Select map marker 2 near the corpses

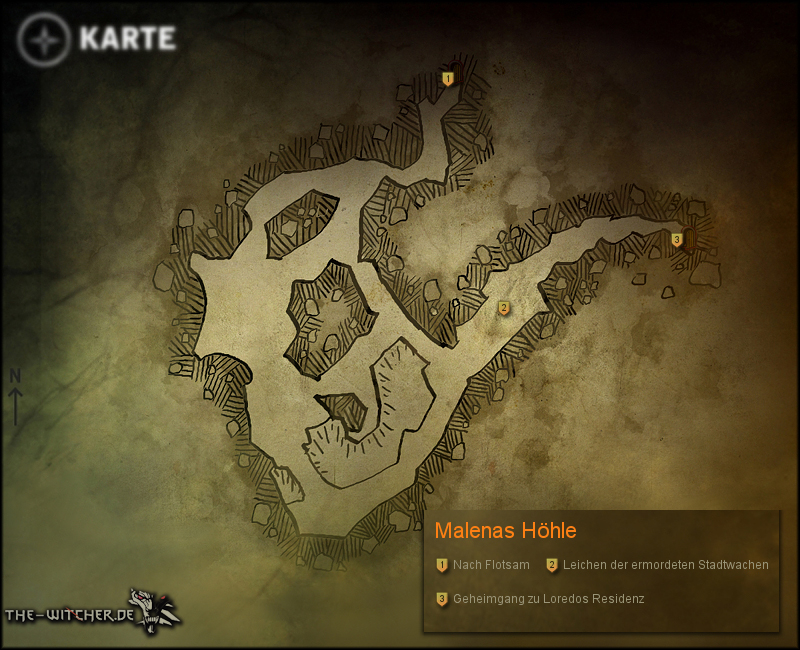pyautogui.click(x=504, y=308)
